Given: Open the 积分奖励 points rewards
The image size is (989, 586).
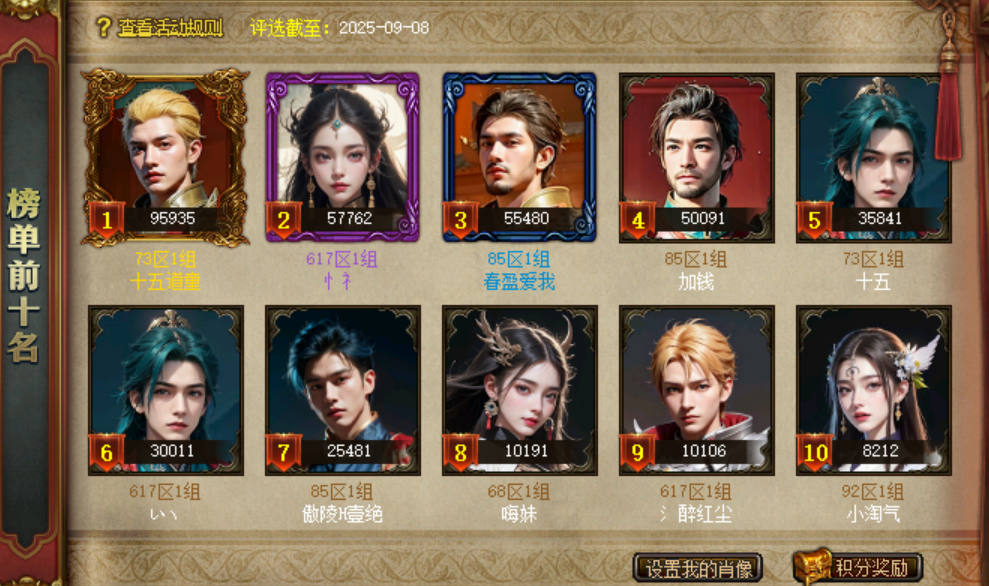Looking at the screenshot, I should click(858, 568).
